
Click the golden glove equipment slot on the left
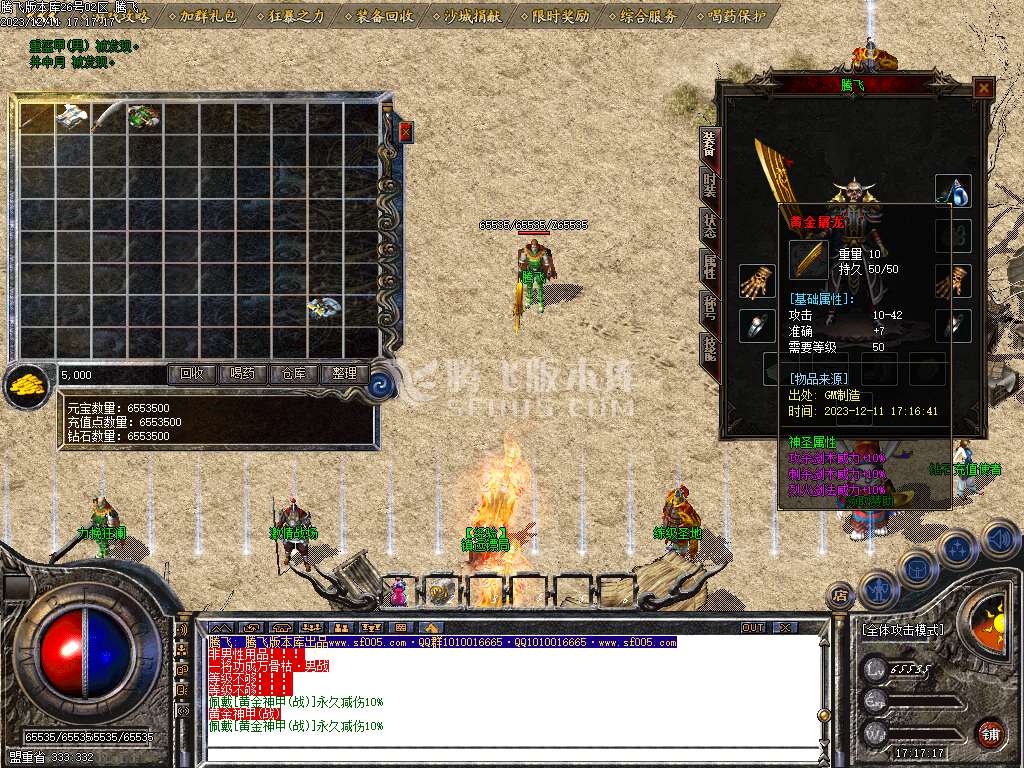tap(757, 281)
